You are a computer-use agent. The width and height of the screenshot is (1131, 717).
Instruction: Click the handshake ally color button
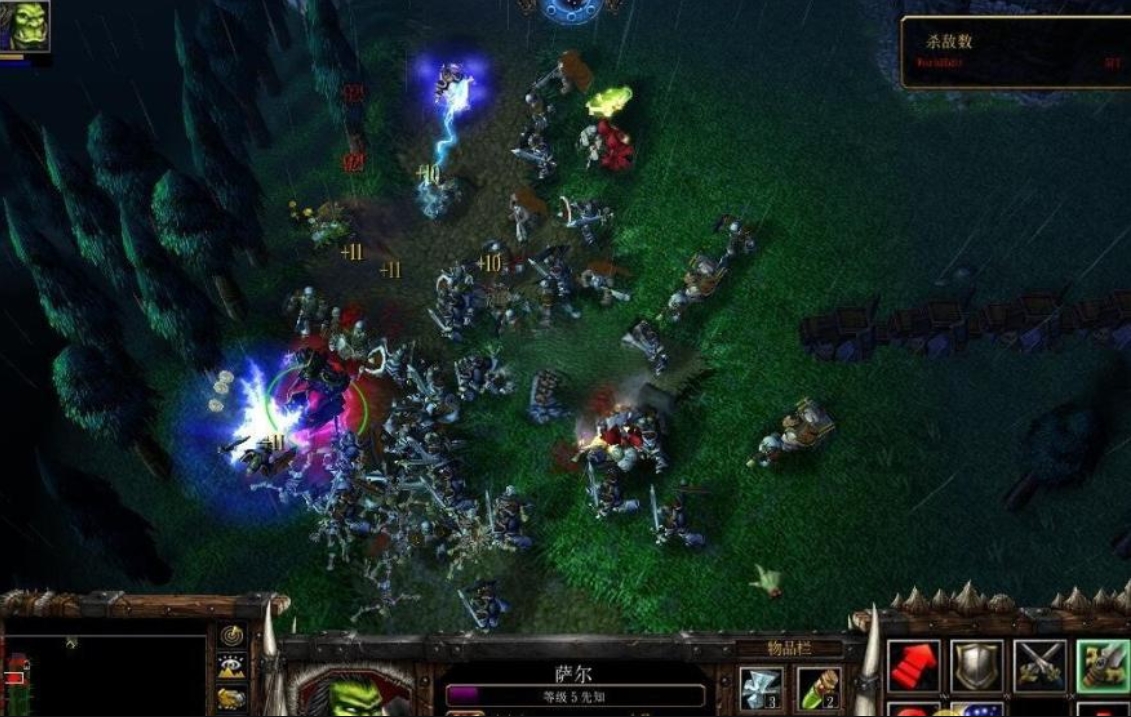click(232, 697)
